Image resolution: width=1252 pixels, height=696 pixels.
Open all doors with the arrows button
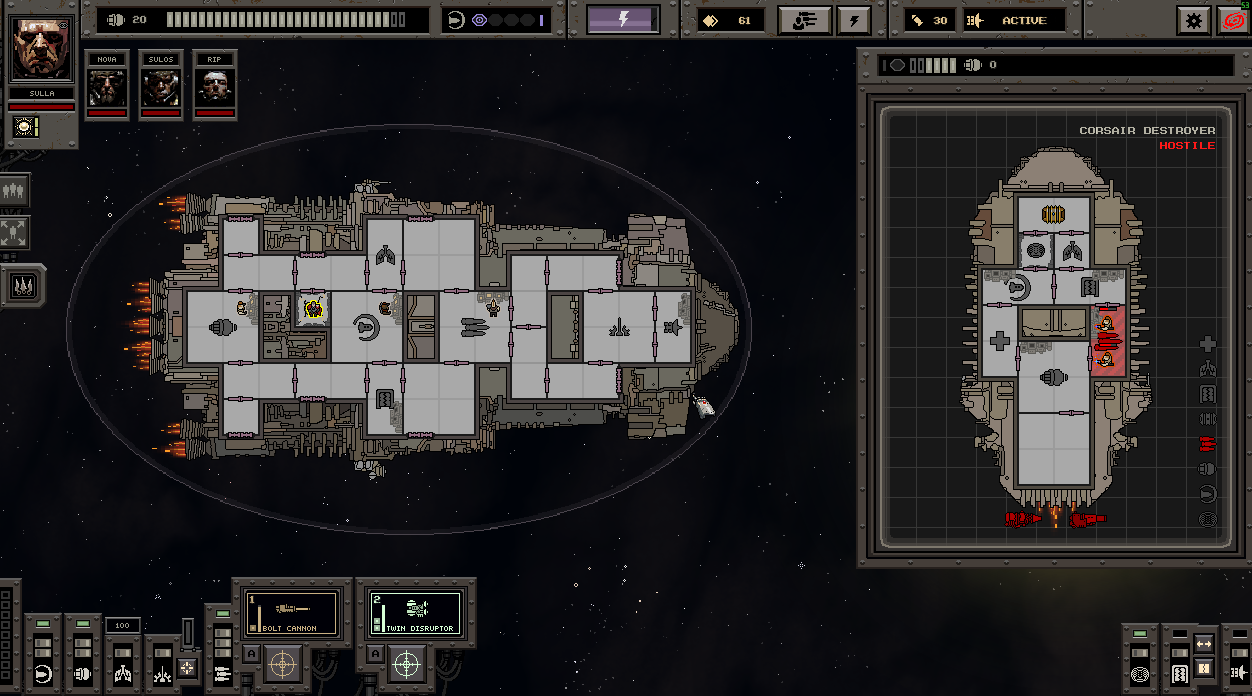[x=1204, y=644]
